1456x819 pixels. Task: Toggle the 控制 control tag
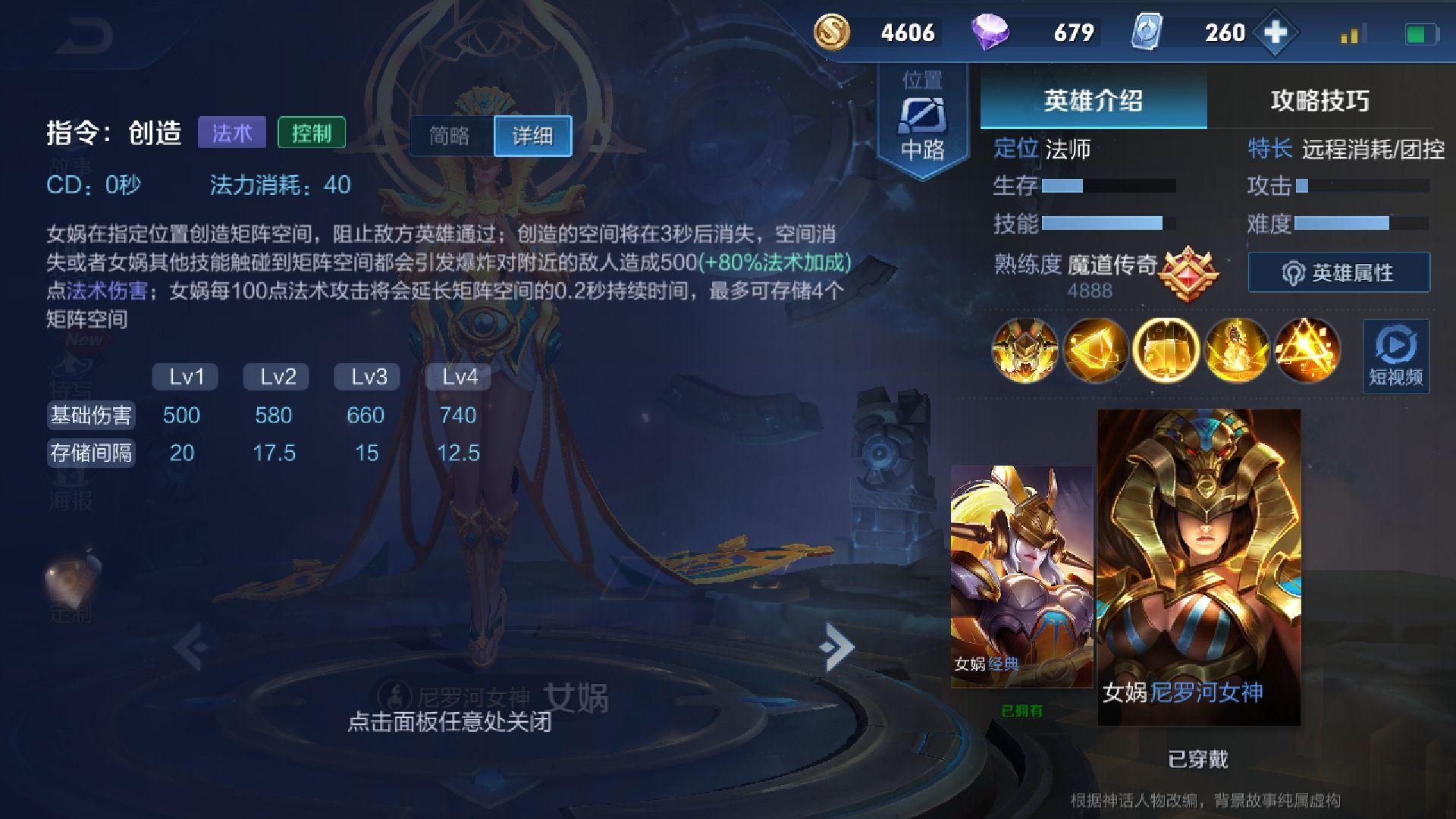click(x=312, y=132)
